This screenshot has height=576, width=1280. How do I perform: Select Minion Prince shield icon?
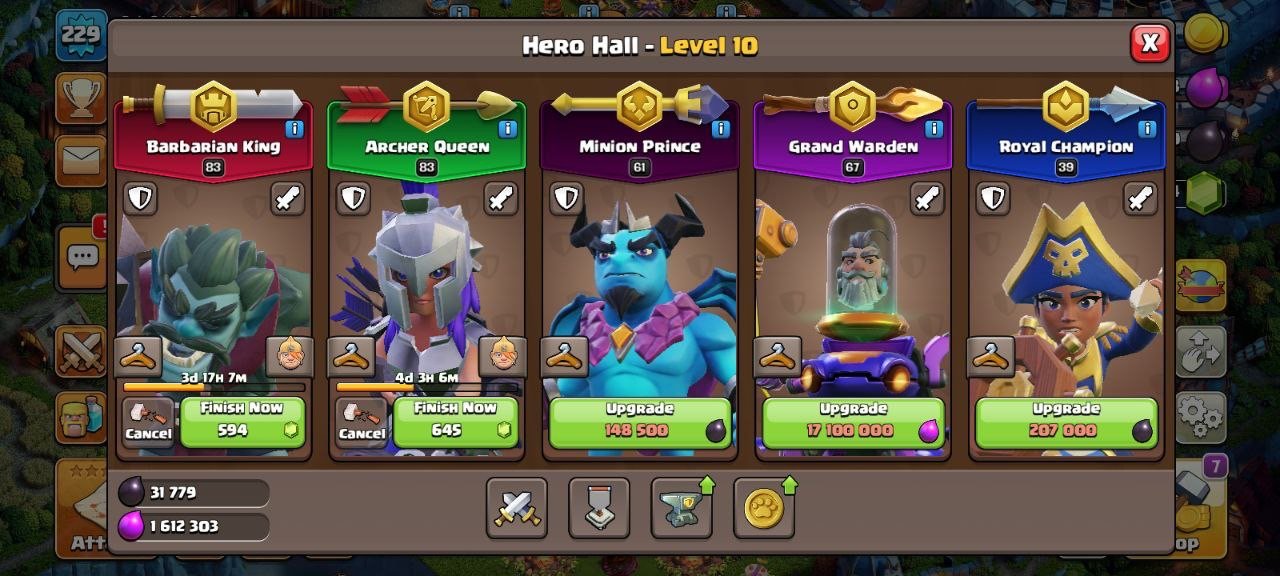567,198
